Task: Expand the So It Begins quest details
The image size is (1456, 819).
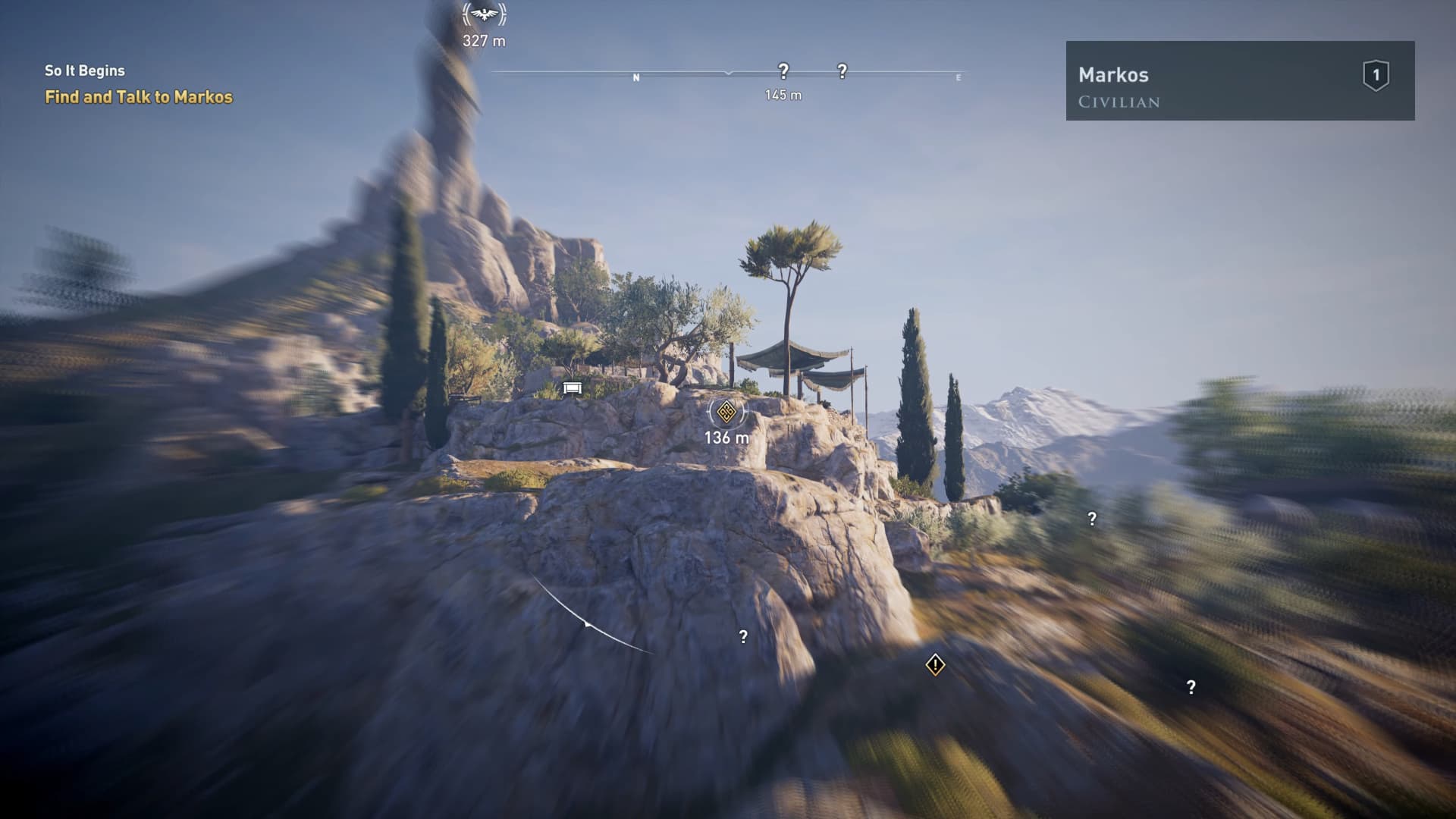Action: (84, 71)
